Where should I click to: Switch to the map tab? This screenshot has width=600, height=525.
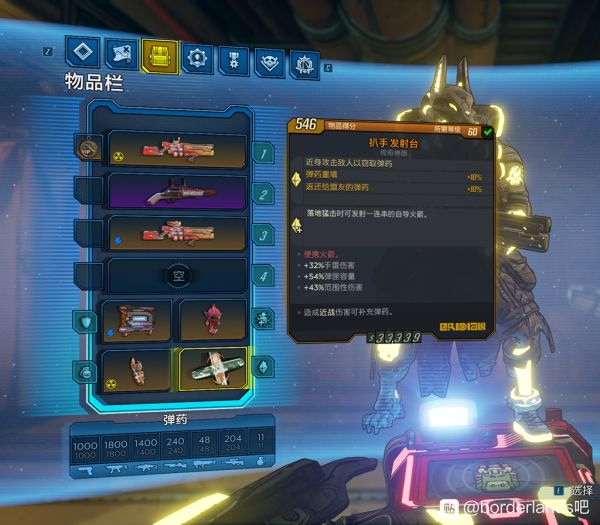click(121, 56)
